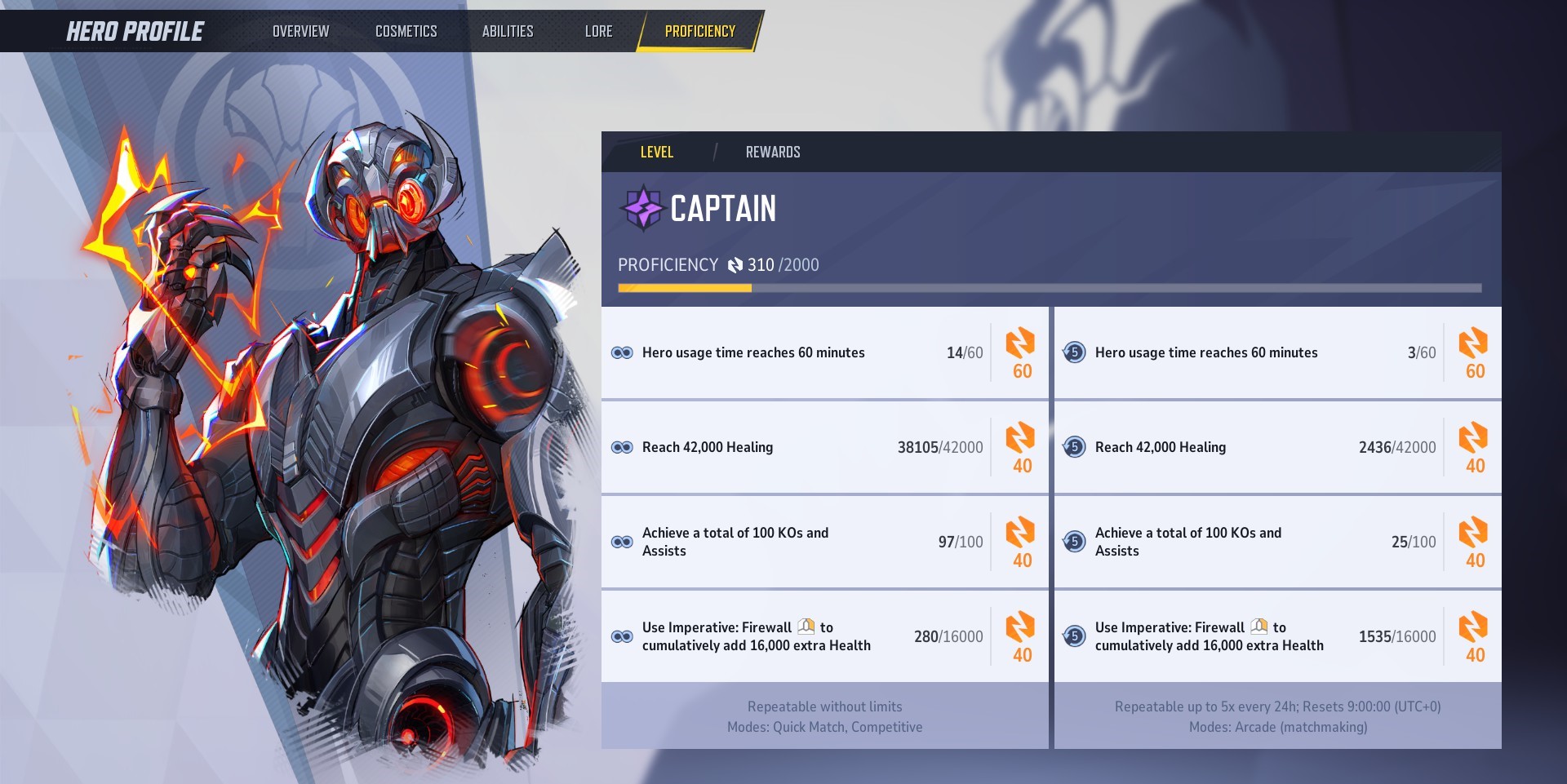
Task: Select the Proficiency tab
Action: pos(699,31)
